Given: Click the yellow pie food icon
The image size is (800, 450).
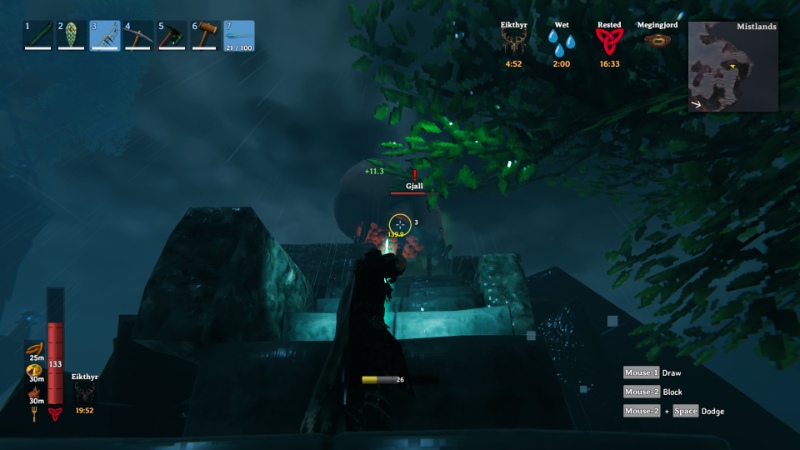Looking at the screenshot, I should click(x=35, y=371).
